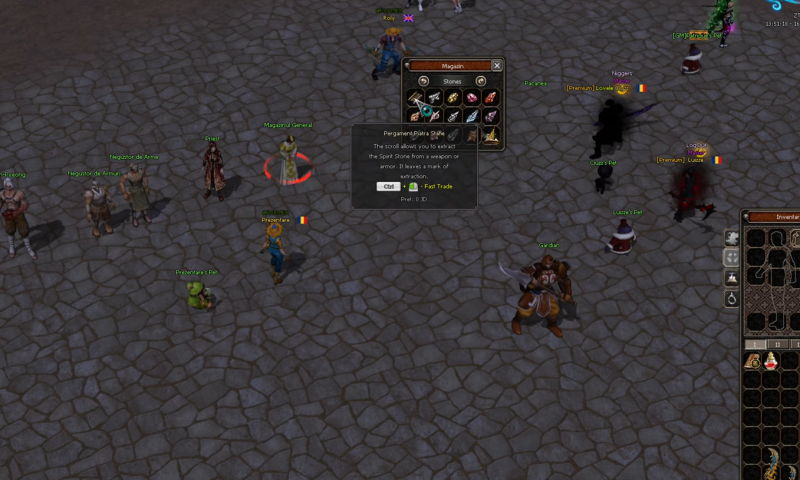Image resolution: width=800 pixels, height=480 pixels.
Task: Select the brown pouch in the inventory
Action: [x=754, y=361]
